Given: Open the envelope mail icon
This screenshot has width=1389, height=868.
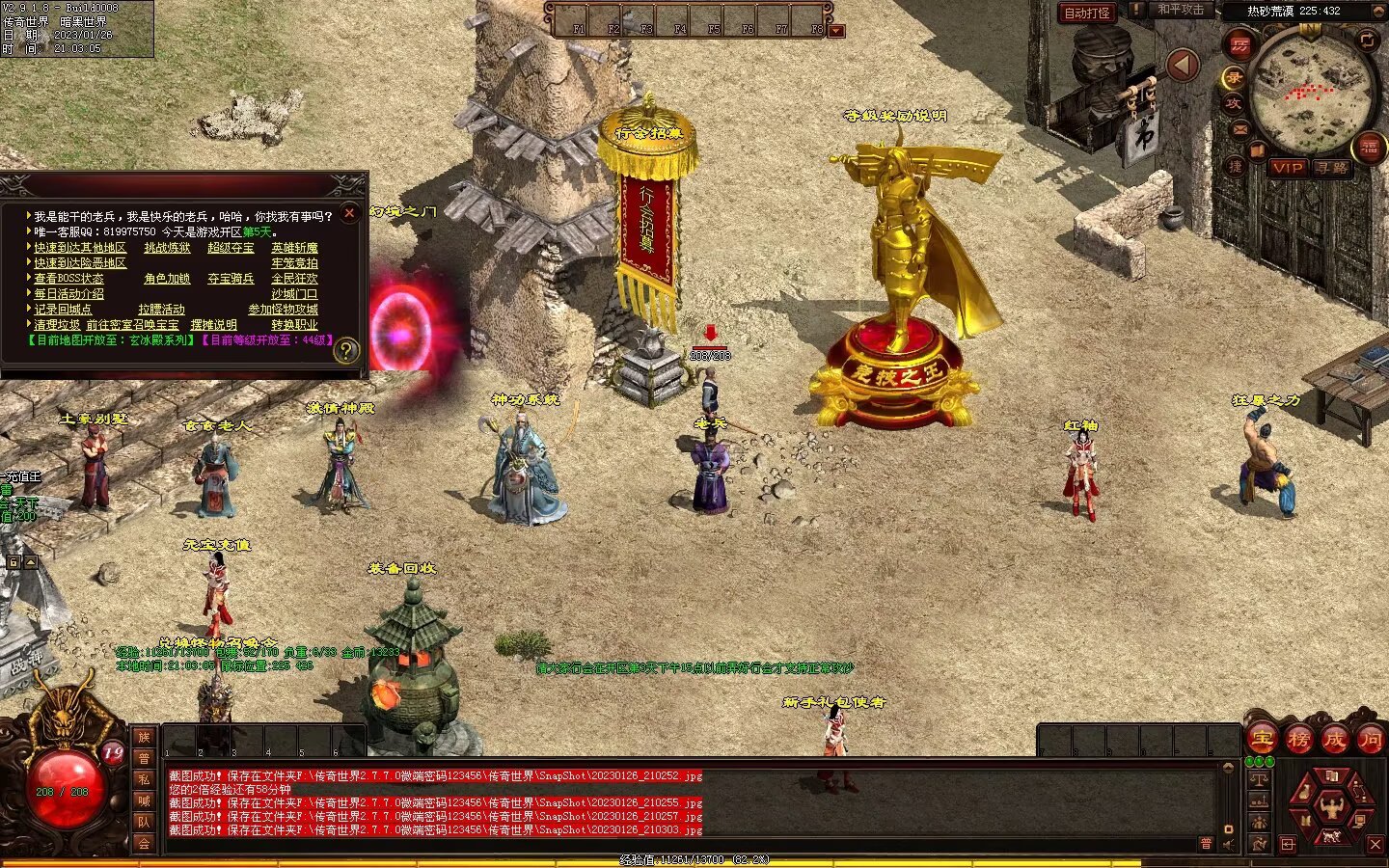Looking at the screenshot, I should pyautogui.click(x=1239, y=129).
